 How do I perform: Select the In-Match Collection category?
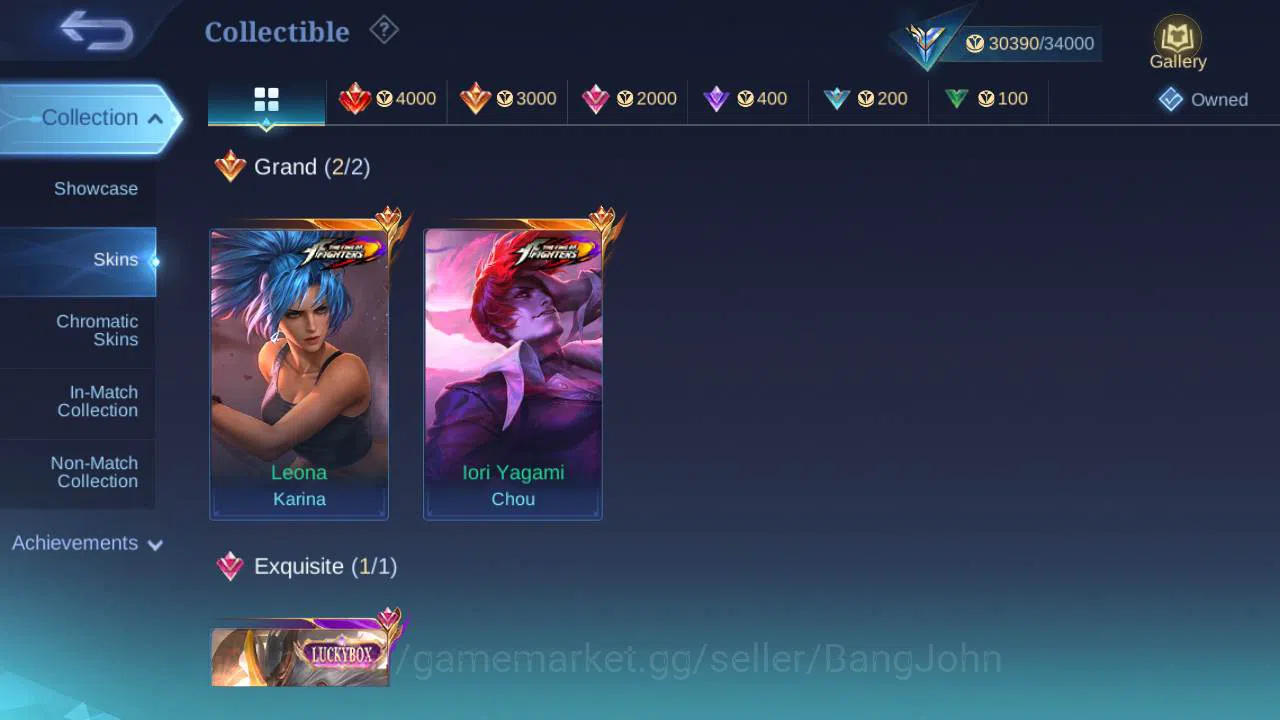click(x=98, y=401)
